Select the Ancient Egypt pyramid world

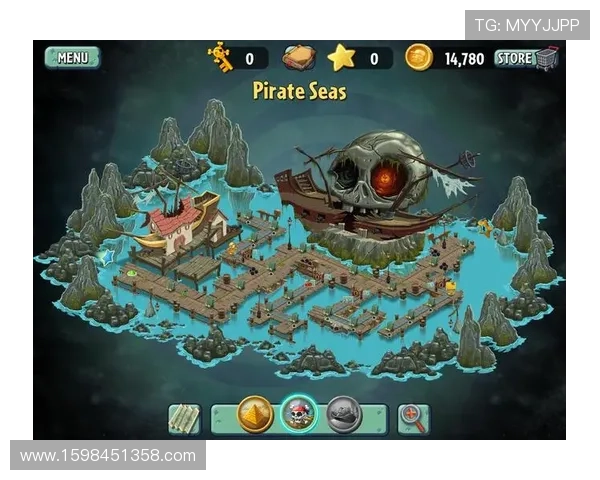coord(255,414)
